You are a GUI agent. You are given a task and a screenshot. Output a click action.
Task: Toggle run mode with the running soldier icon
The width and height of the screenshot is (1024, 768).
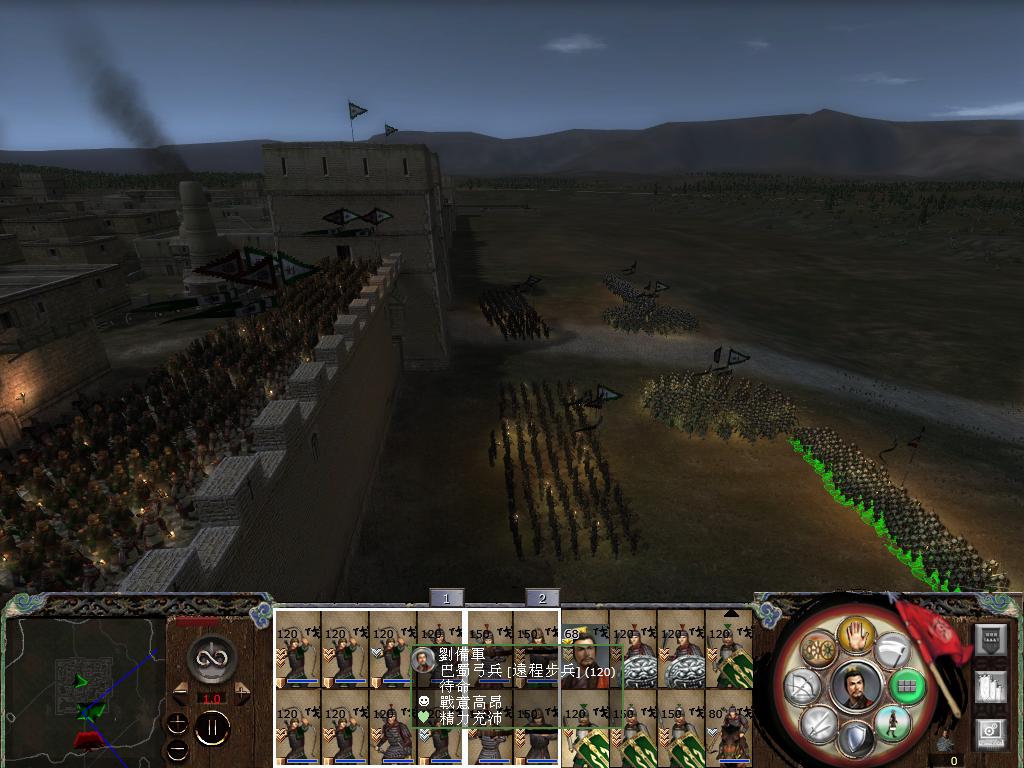(x=891, y=724)
